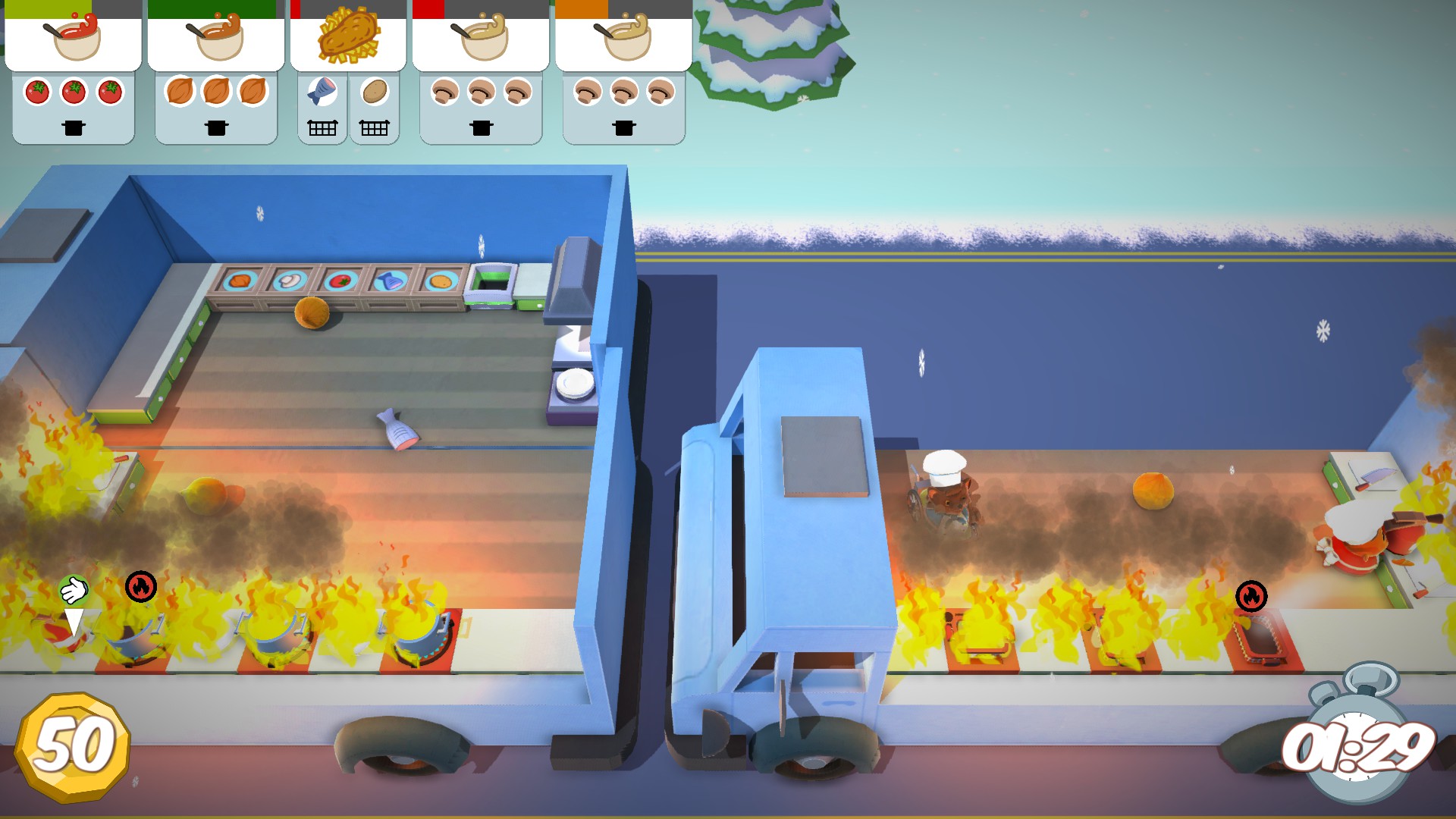Toggle the right fire alert warning indicator
This screenshot has width=1456, height=819.
point(1253,598)
